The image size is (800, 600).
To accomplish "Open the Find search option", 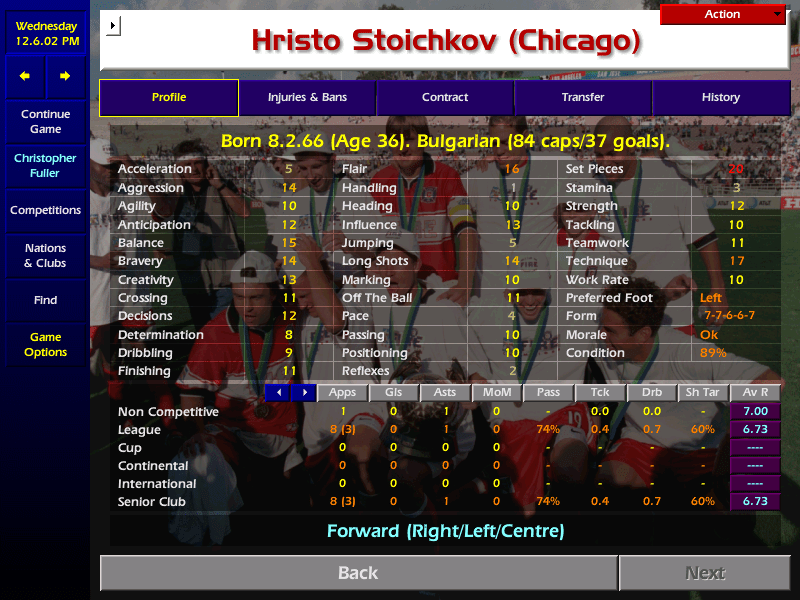I will tap(45, 300).
